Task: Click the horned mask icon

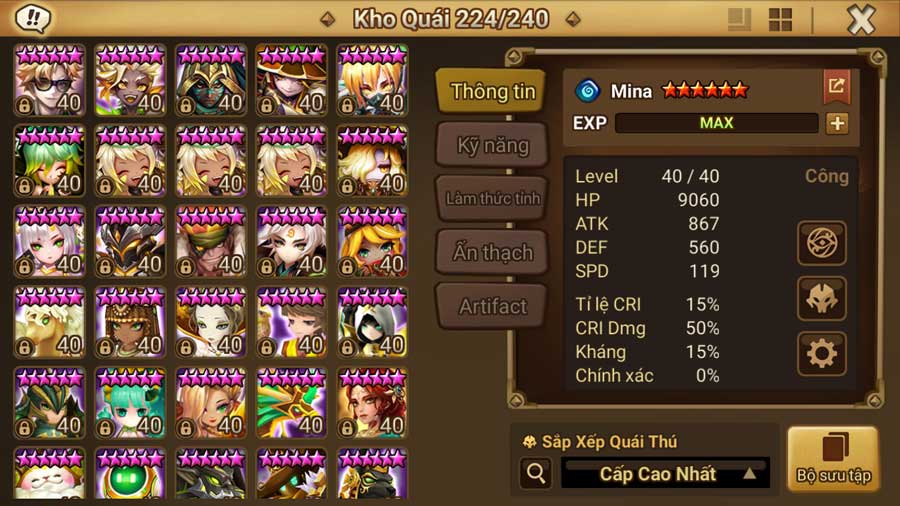Action: 822,298
